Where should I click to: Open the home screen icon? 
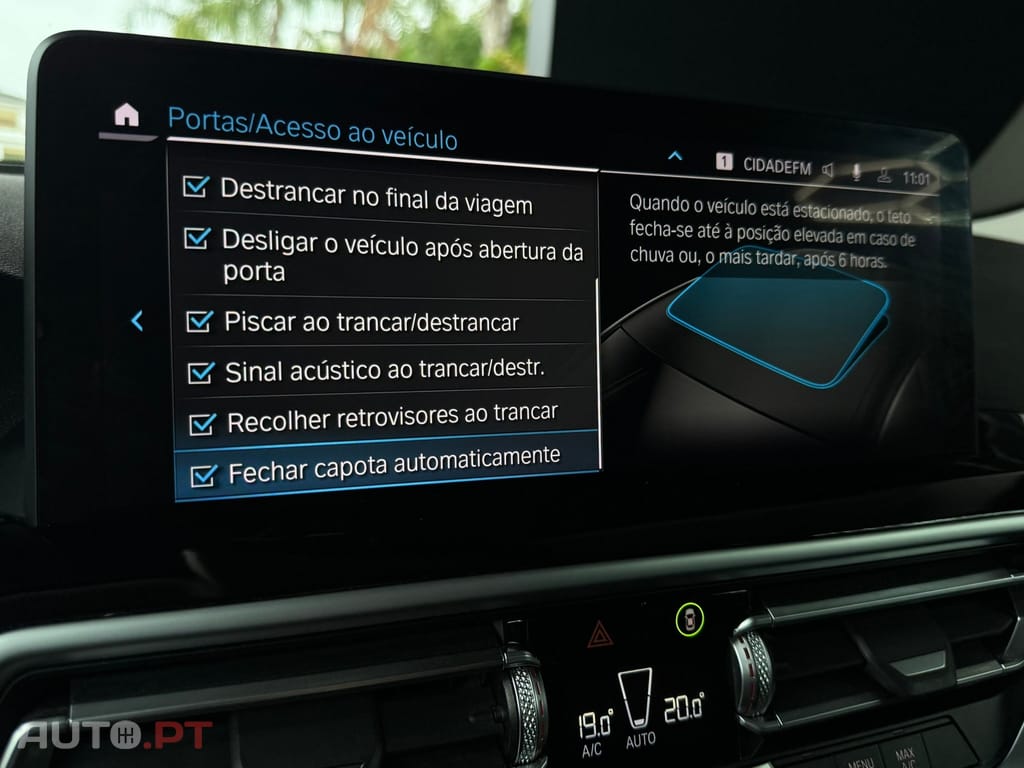click(126, 115)
